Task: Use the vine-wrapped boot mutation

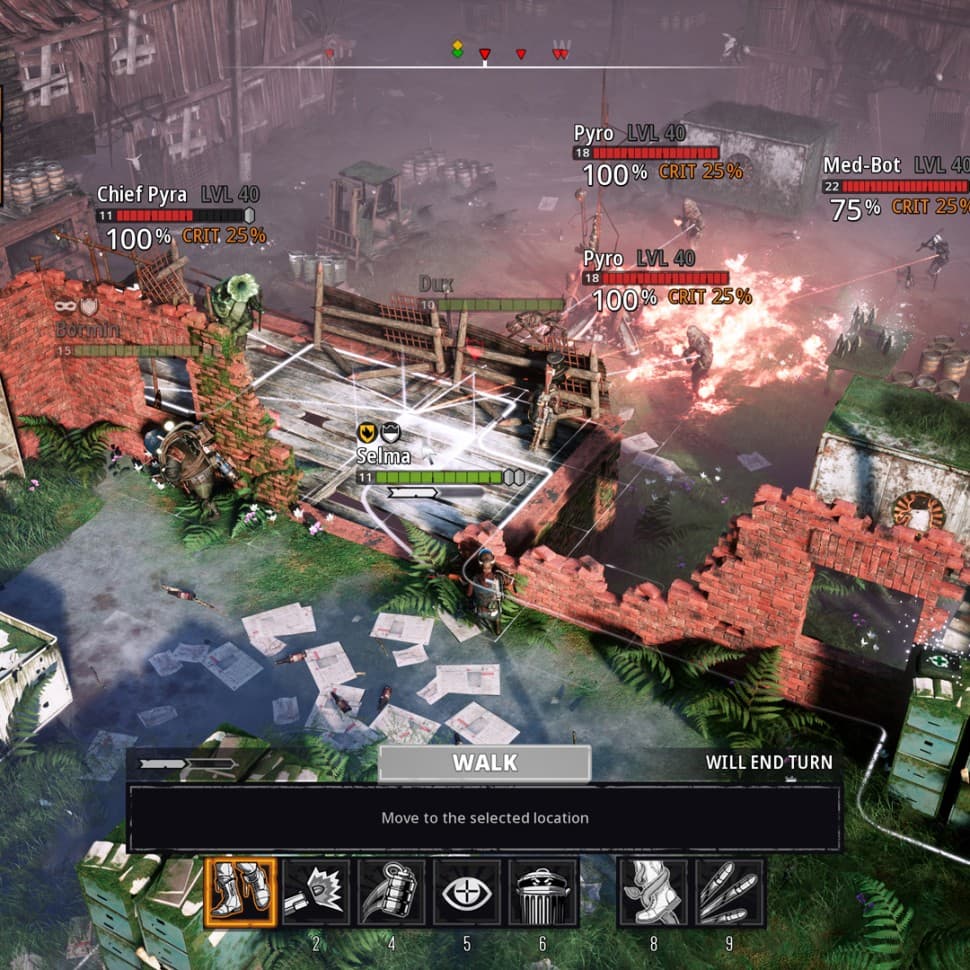Action: (x=652, y=892)
